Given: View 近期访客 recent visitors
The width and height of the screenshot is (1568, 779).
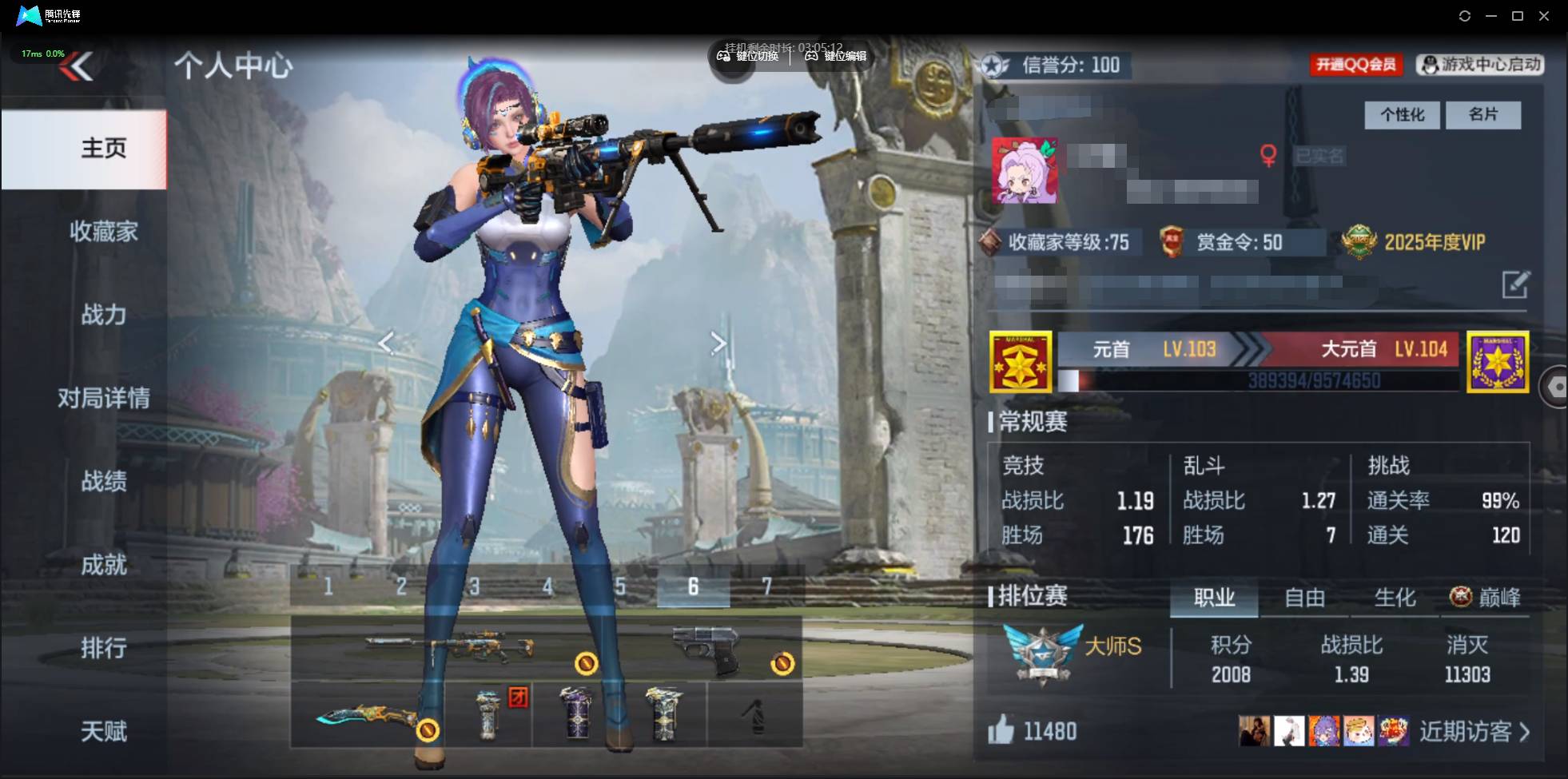Looking at the screenshot, I should [x=1474, y=732].
